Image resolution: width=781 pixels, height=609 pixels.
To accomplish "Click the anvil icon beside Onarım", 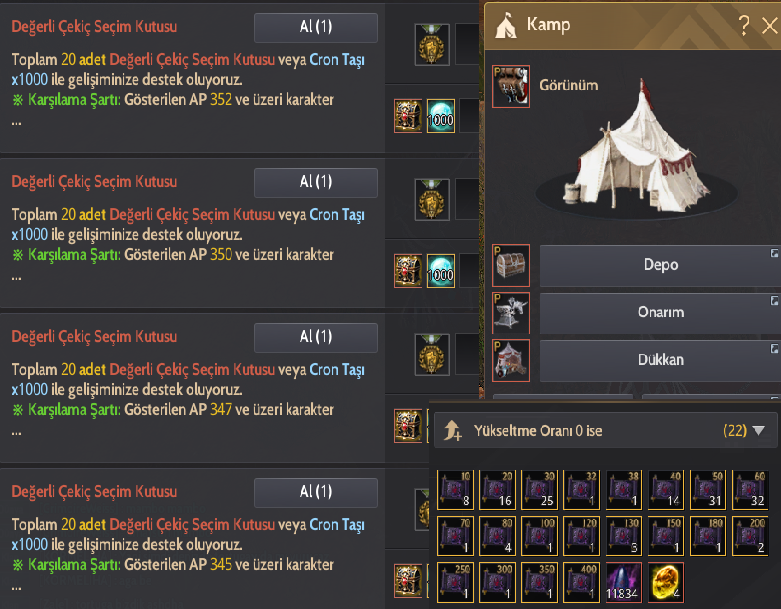I will (x=511, y=313).
